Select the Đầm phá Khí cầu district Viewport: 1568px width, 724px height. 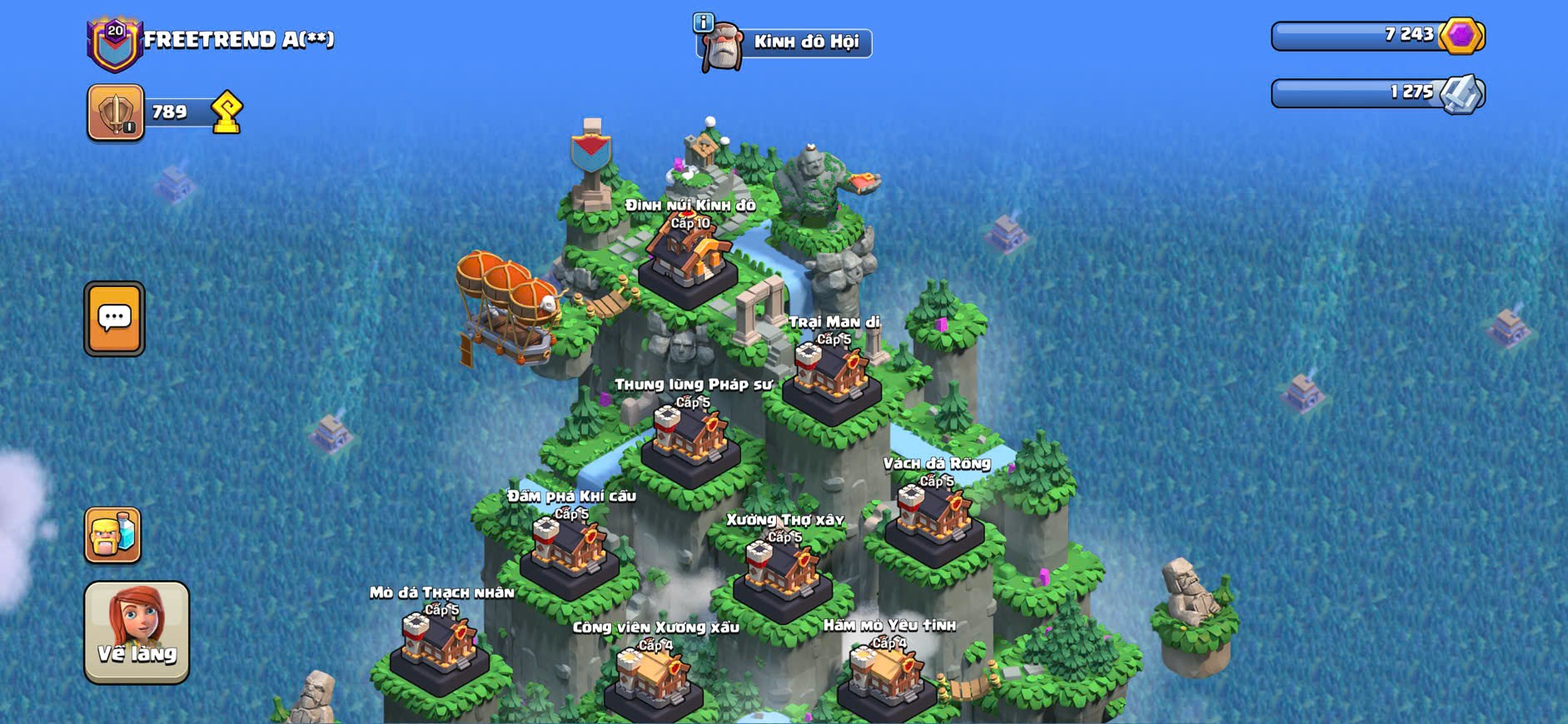coord(570,553)
